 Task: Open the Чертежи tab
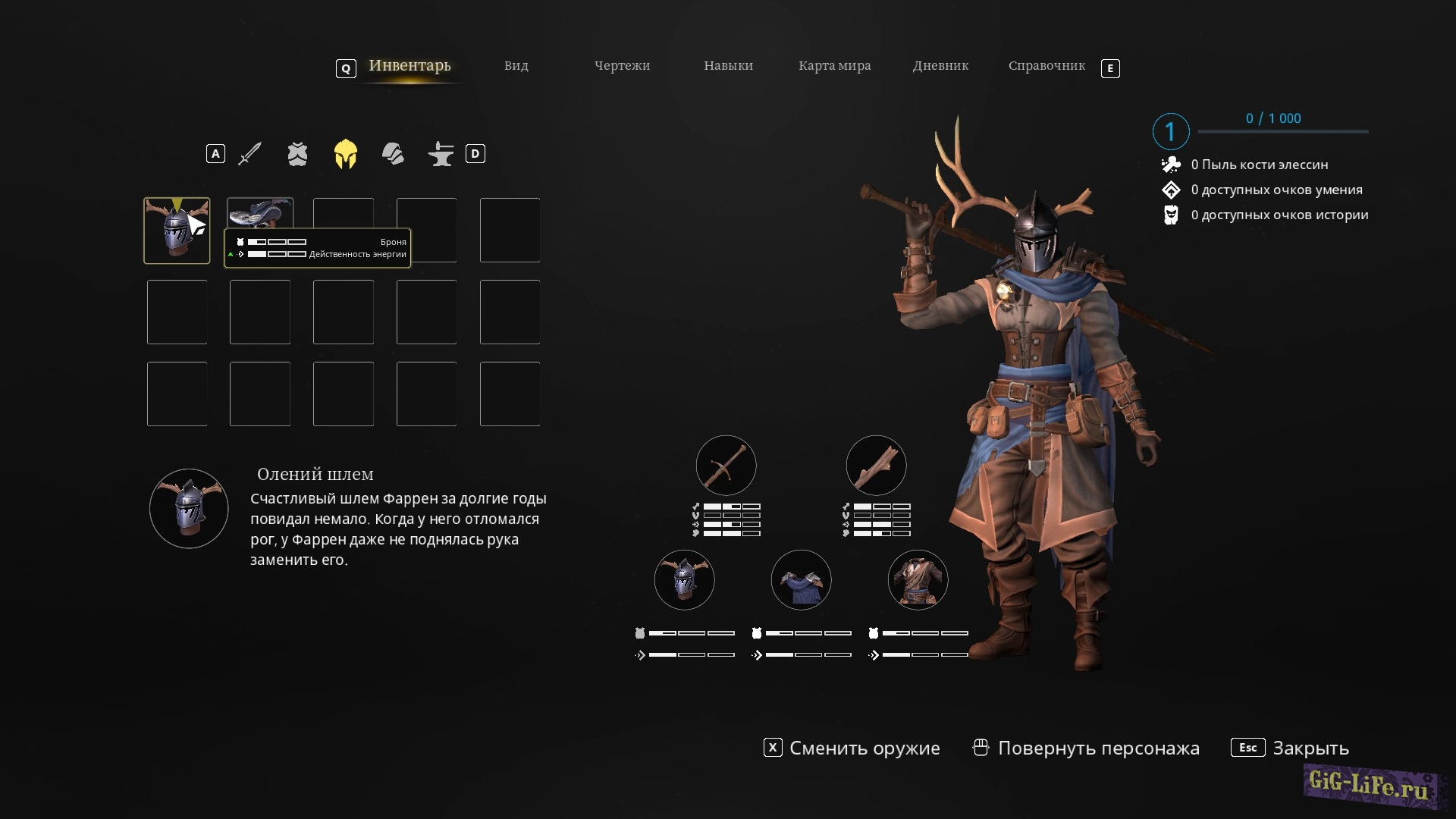coord(622,66)
